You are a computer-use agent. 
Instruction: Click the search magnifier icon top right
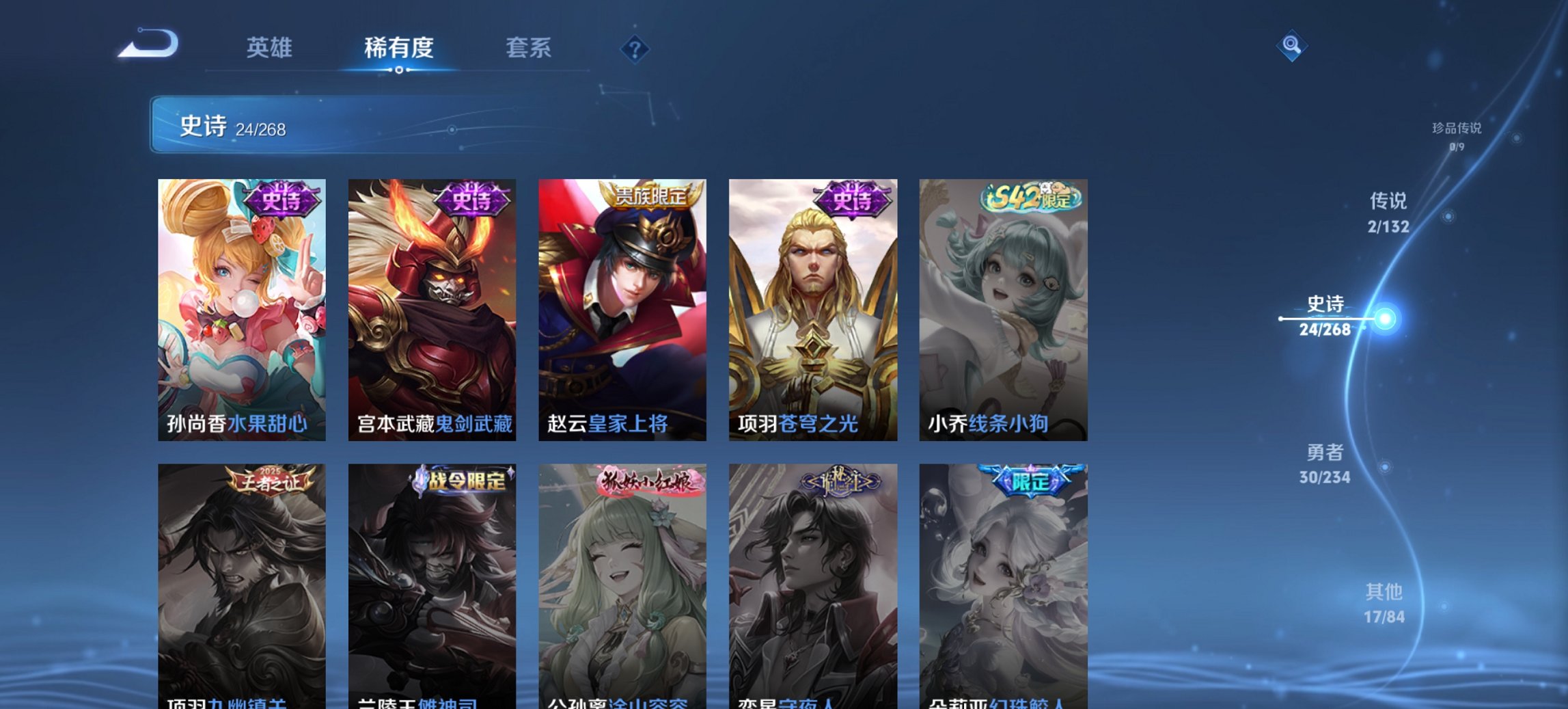pyautogui.click(x=1291, y=46)
